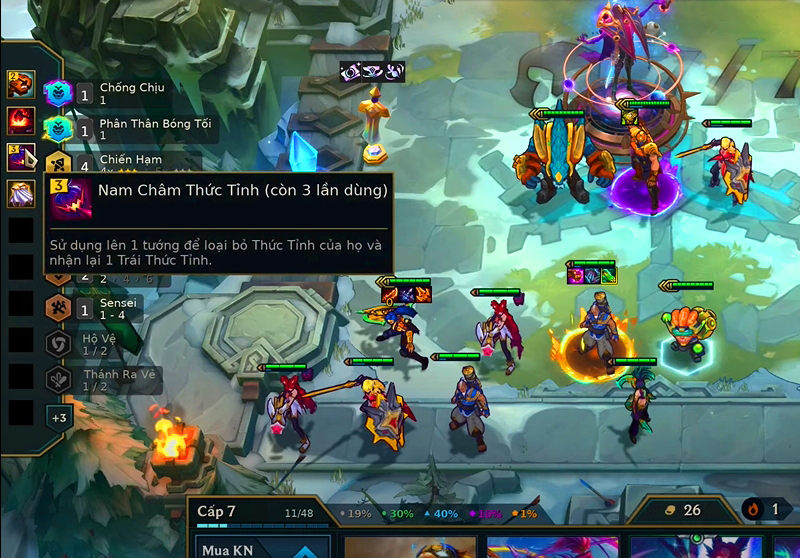Buy the first champion card in shop
This screenshot has width=800, height=558.
pyautogui.click(x=410, y=547)
